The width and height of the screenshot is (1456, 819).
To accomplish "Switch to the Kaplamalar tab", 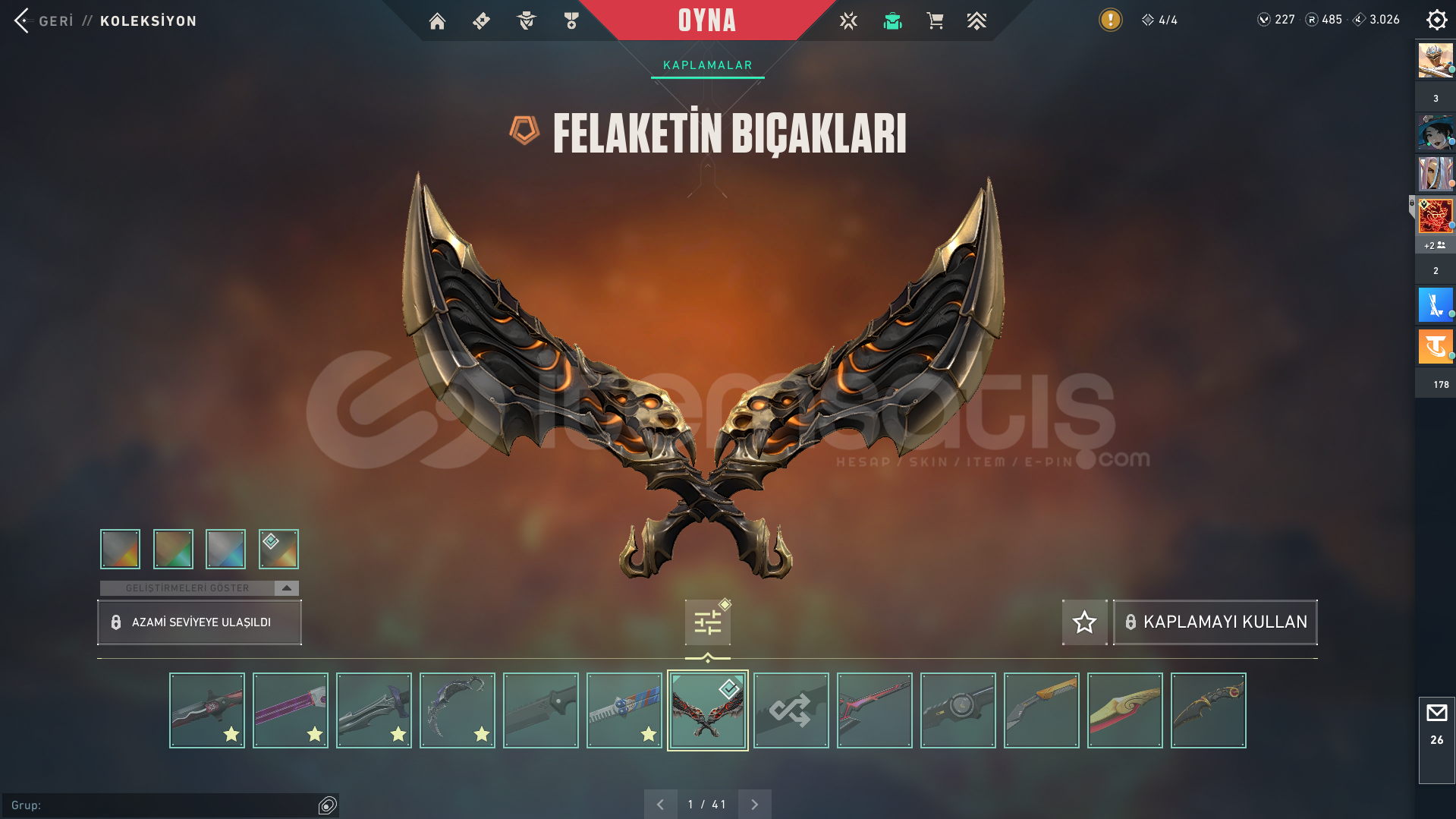I will pyautogui.click(x=706, y=65).
